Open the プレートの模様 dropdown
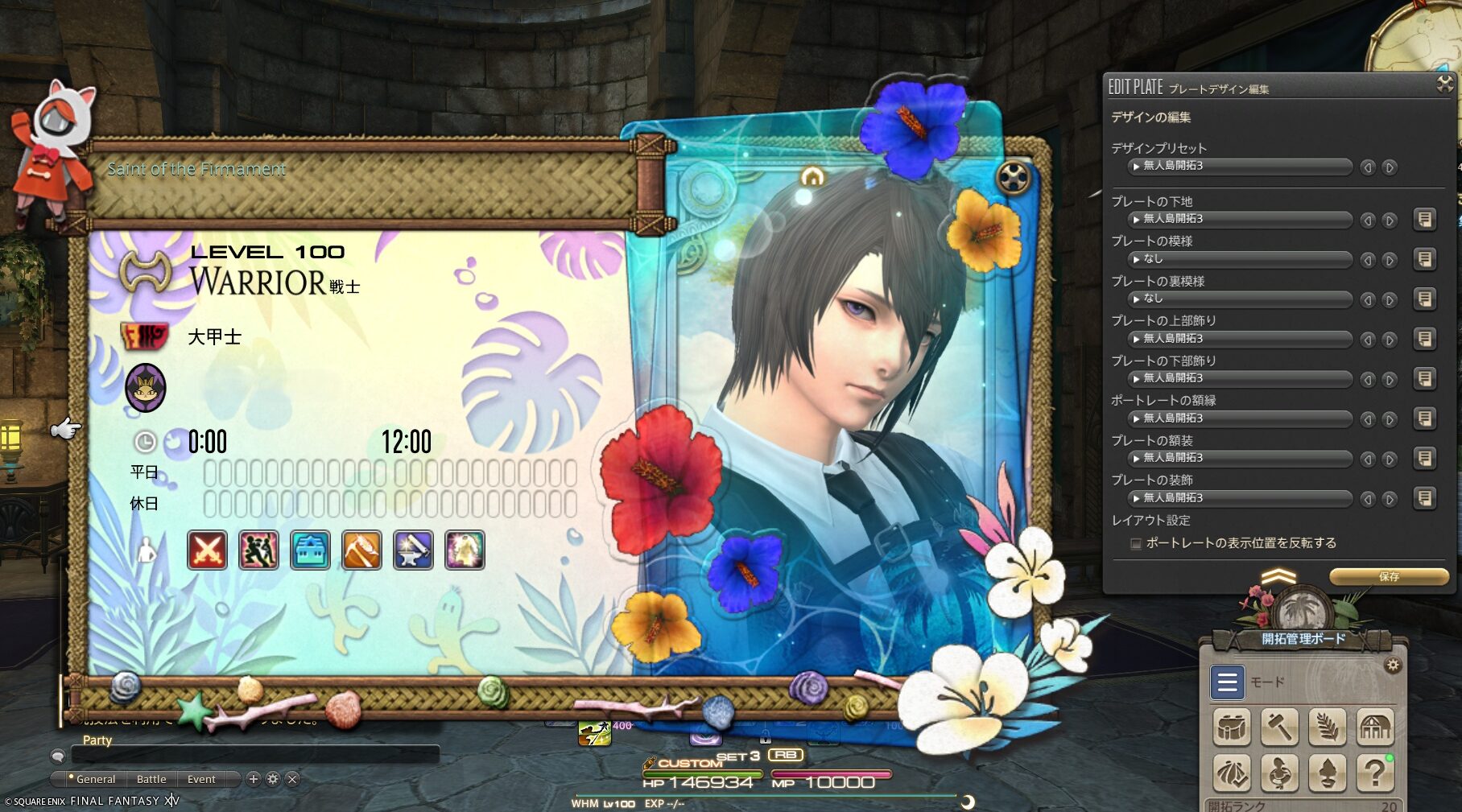Screen dimensions: 1462x812 (x=1240, y=259)
